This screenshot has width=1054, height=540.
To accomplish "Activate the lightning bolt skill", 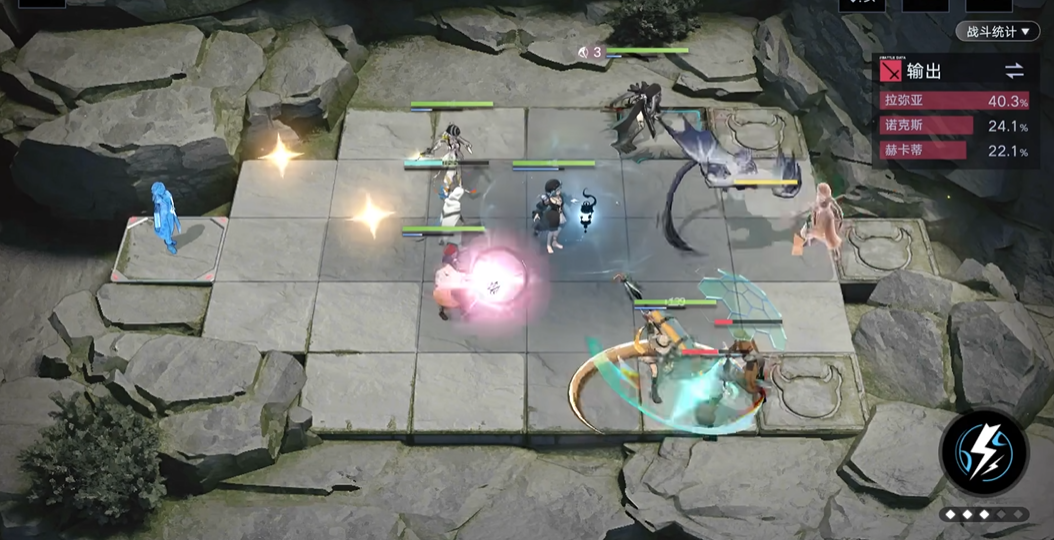I will pos(984,452).
